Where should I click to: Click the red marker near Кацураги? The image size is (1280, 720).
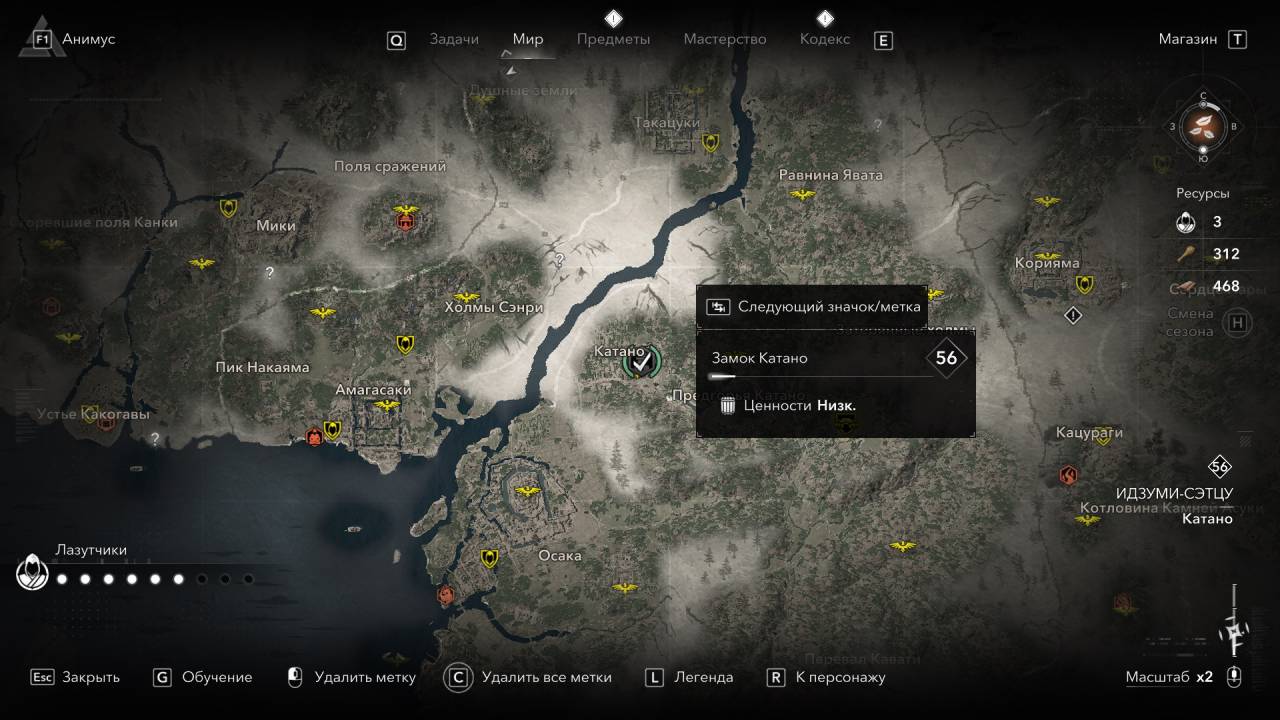pyautogui.click(x=1069, y=474)
